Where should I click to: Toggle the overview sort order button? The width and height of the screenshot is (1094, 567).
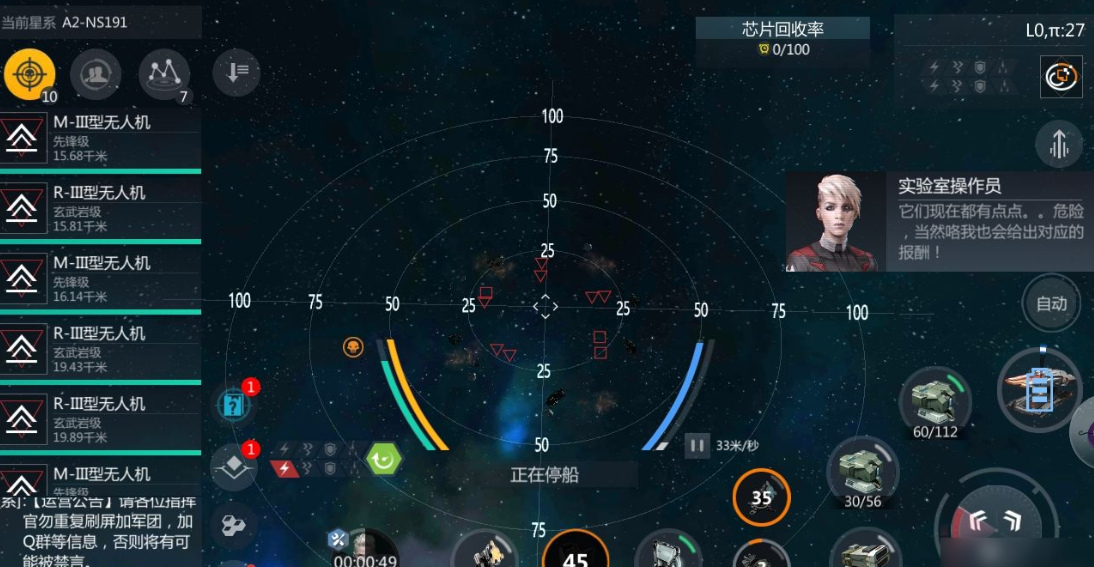(x=237, y=73)
